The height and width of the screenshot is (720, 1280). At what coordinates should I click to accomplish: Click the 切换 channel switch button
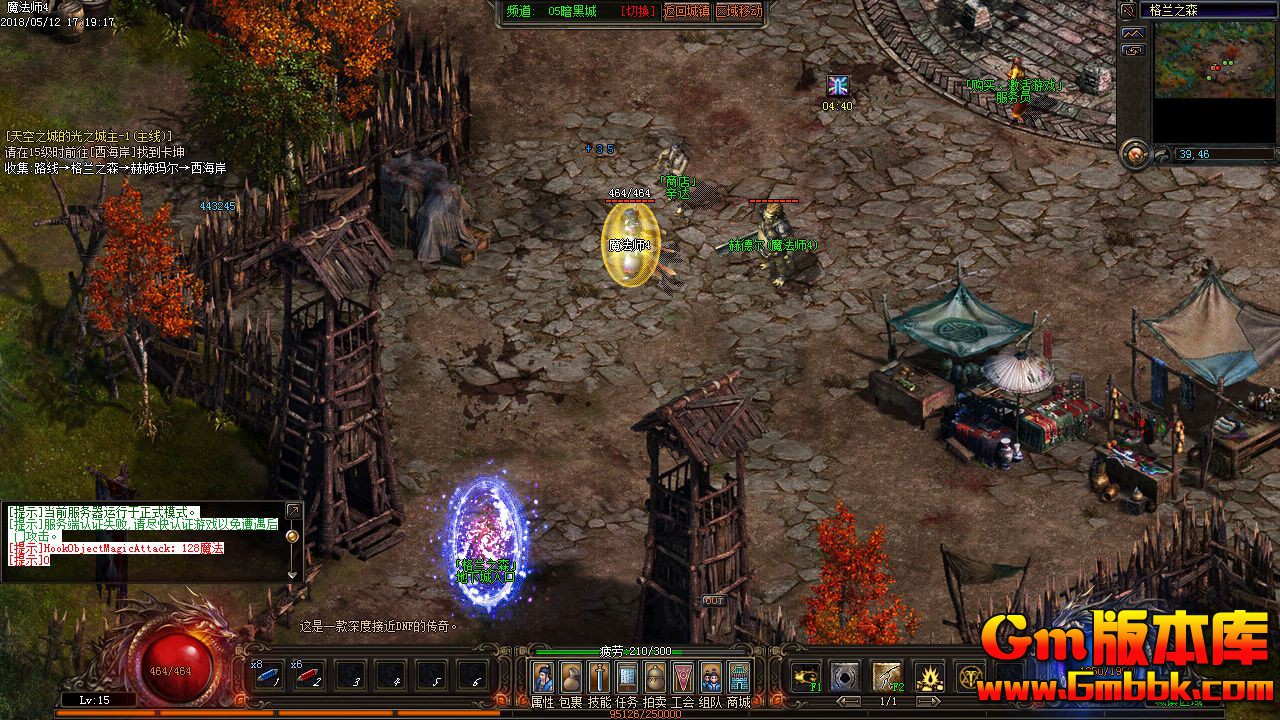click(x=637, y=11)
